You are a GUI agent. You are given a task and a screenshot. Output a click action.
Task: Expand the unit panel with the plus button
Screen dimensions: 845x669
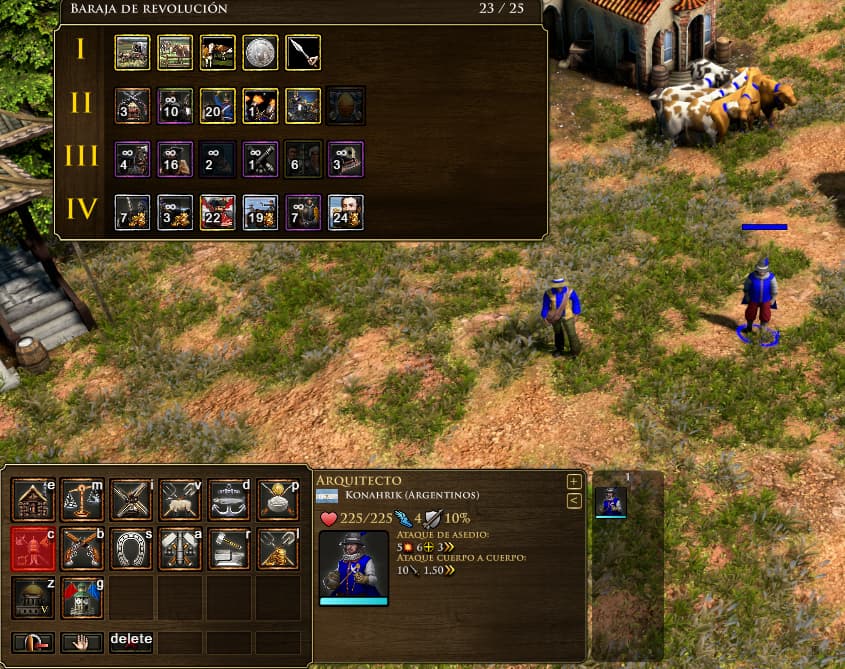coord(574,481)
